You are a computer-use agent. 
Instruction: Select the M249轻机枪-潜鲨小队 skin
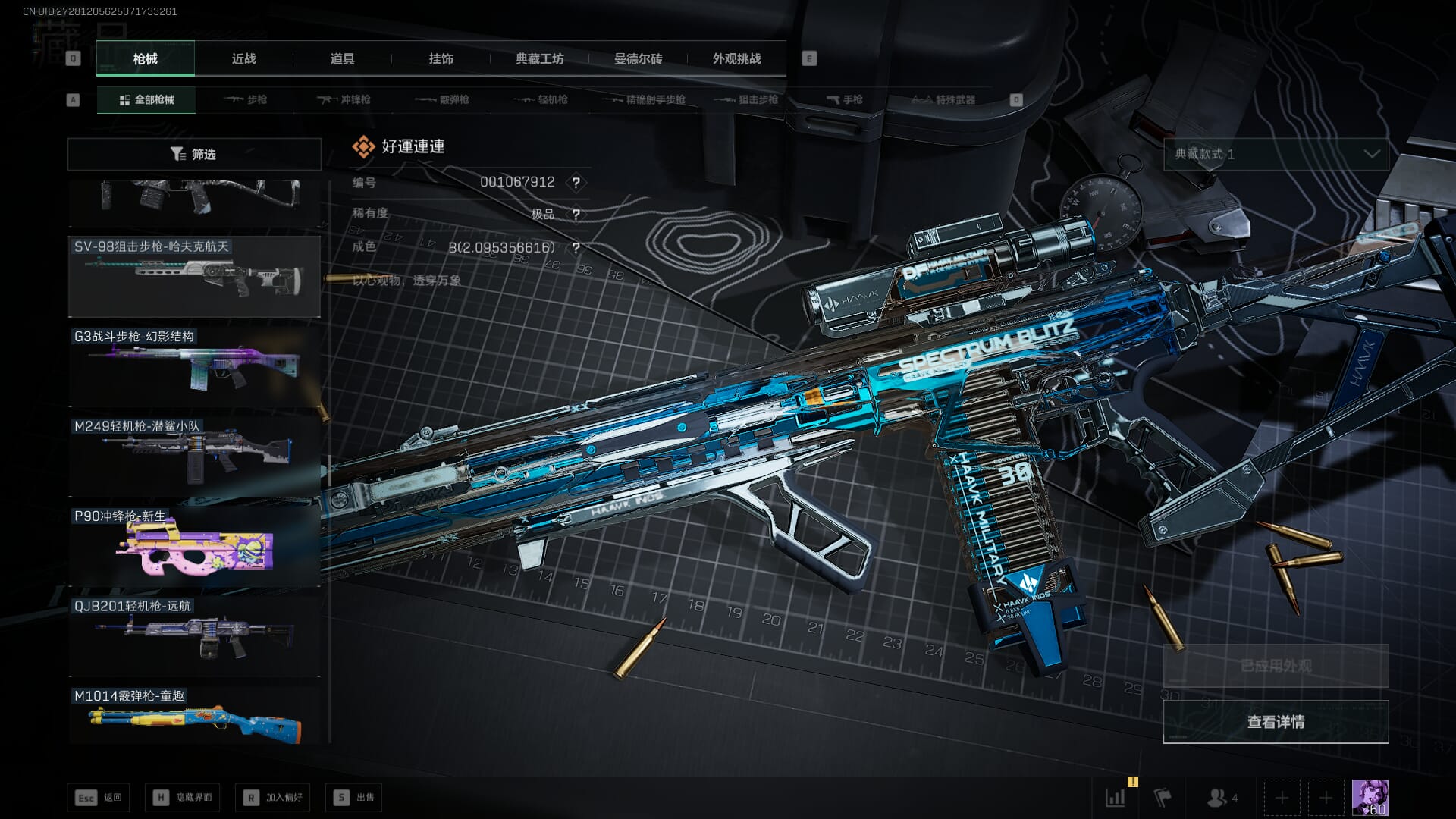(x=194, y=456)
